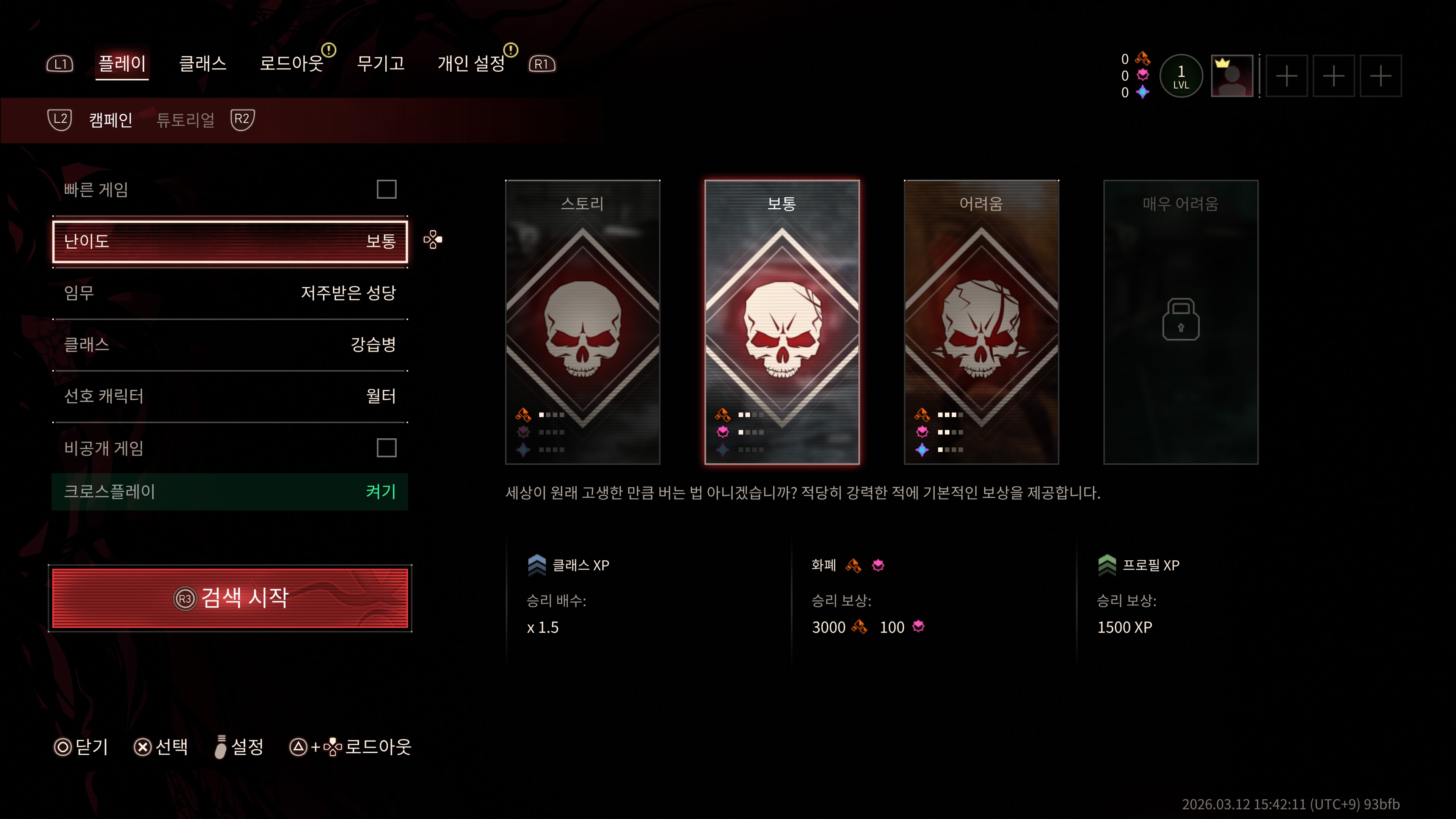The width and height of the screenshot is (1456, 819).
Task: Start matchmaking with 검색 시작
Action: pos(229,598)
